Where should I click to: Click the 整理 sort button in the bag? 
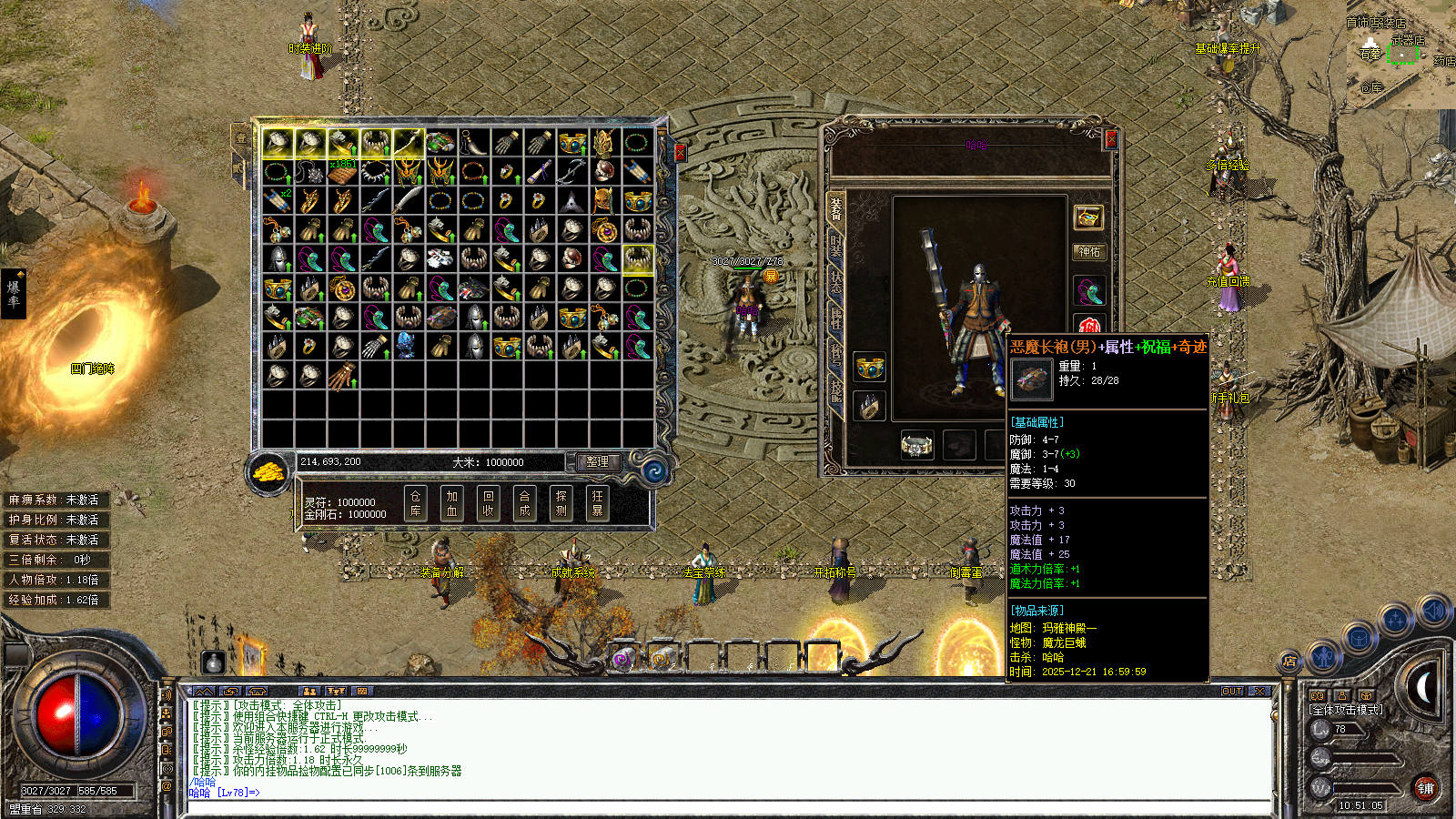pyautogui.click(x=597, y=462)
